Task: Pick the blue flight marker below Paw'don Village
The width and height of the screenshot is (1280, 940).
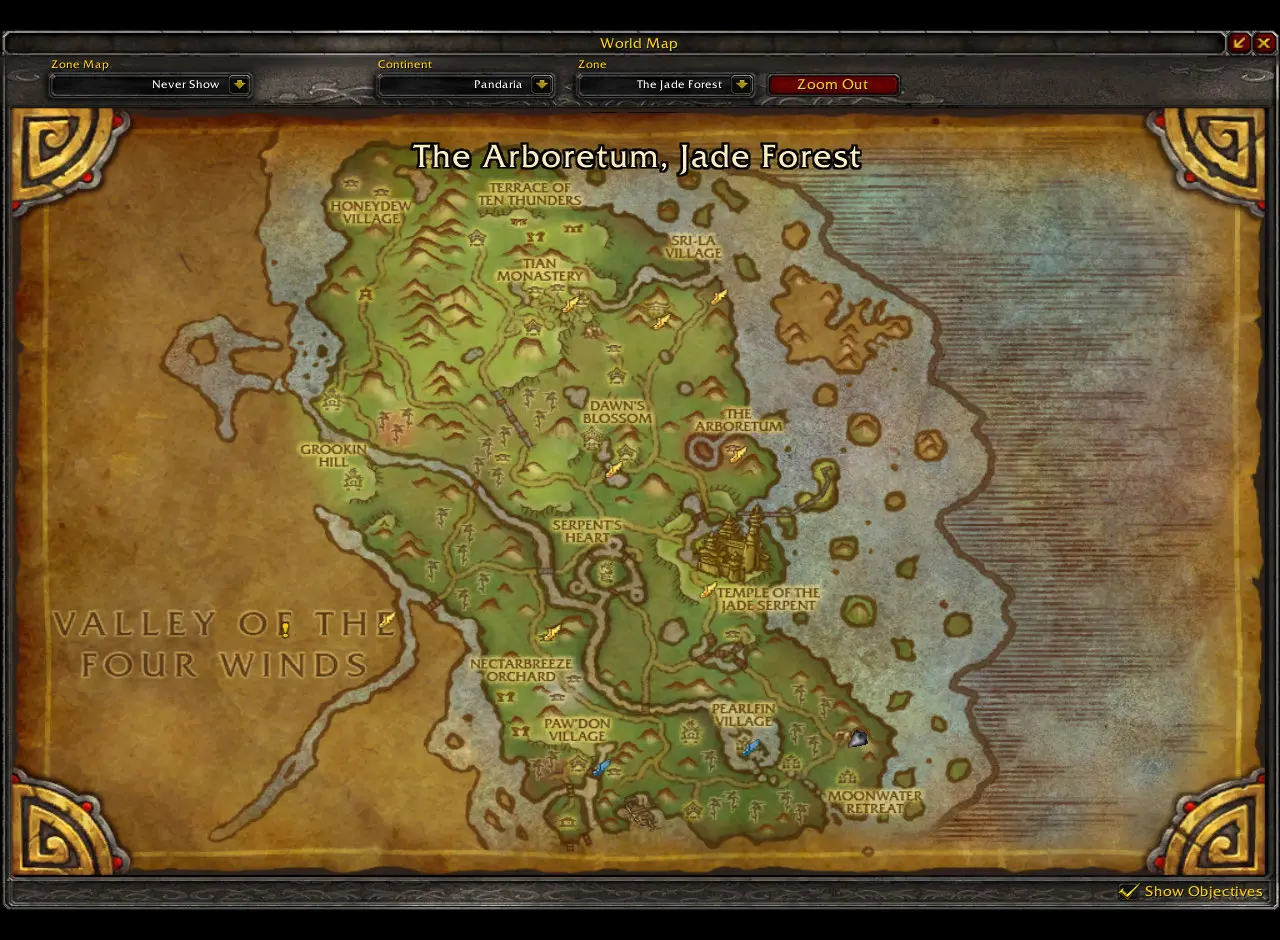Action: (600, 768)
